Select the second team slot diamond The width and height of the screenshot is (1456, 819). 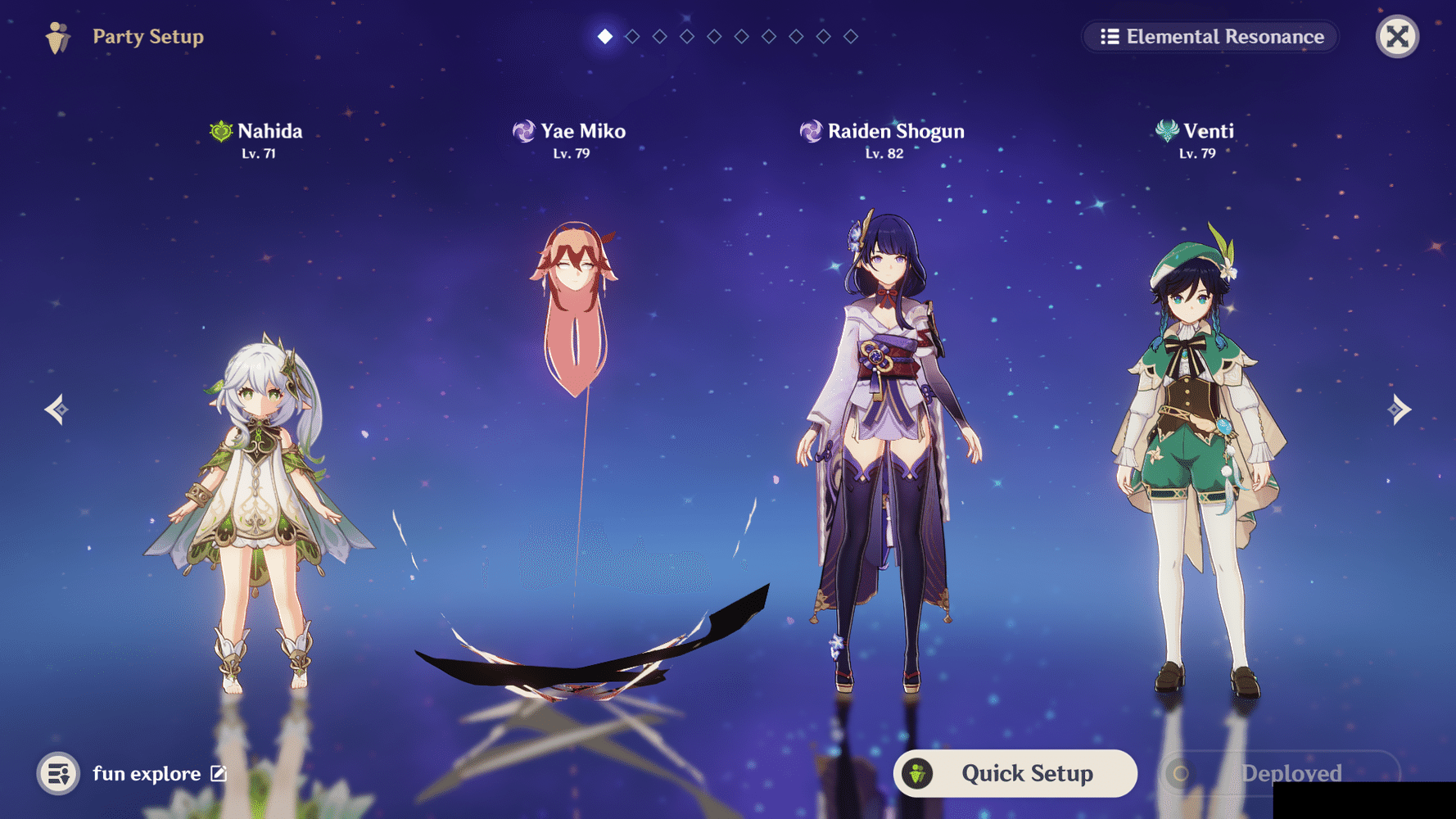[632, 36]
